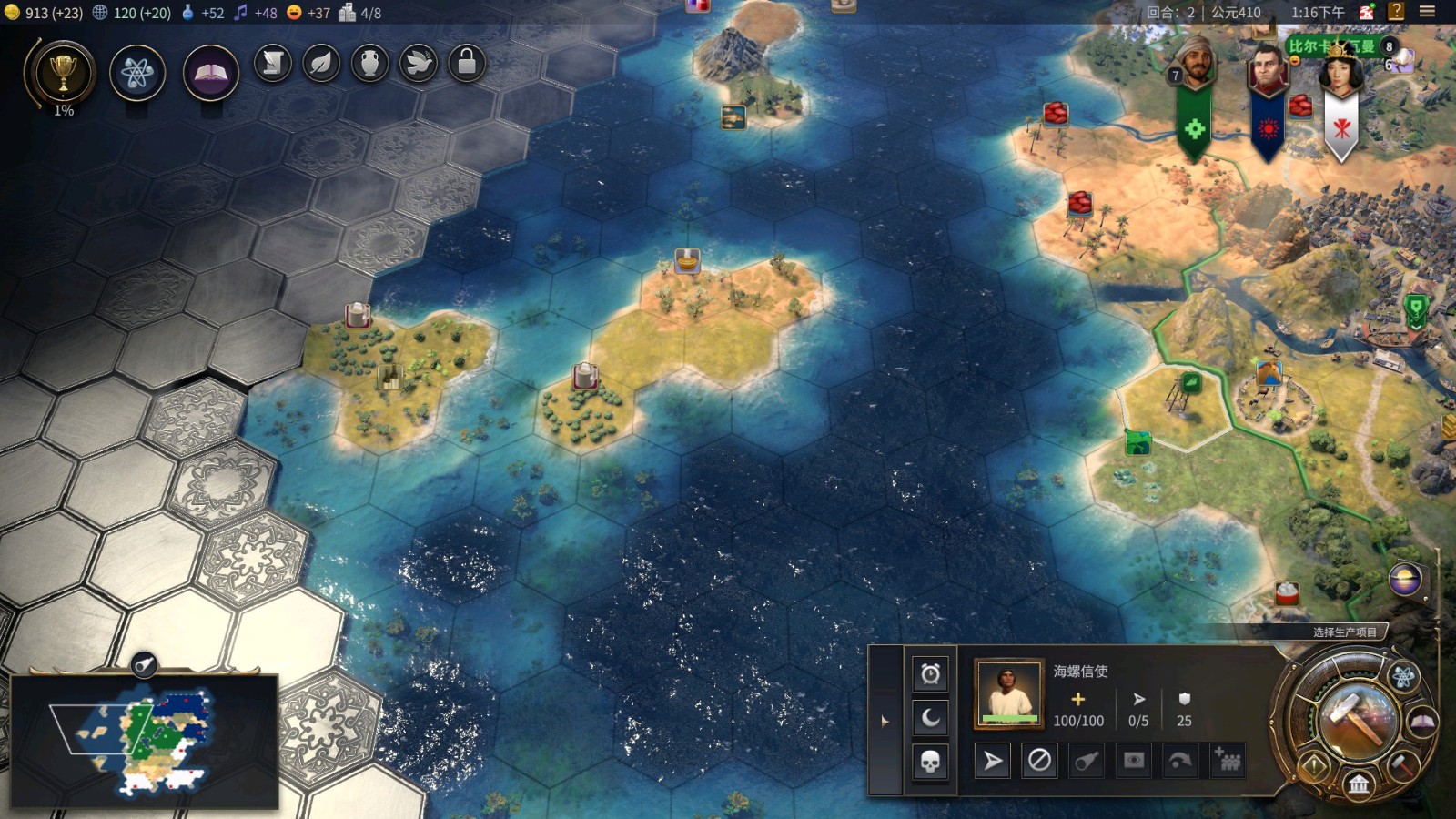This screenshot has height=819, width=1456.
Task: Put unit to sleep with moon button
Action: point(930,718)
